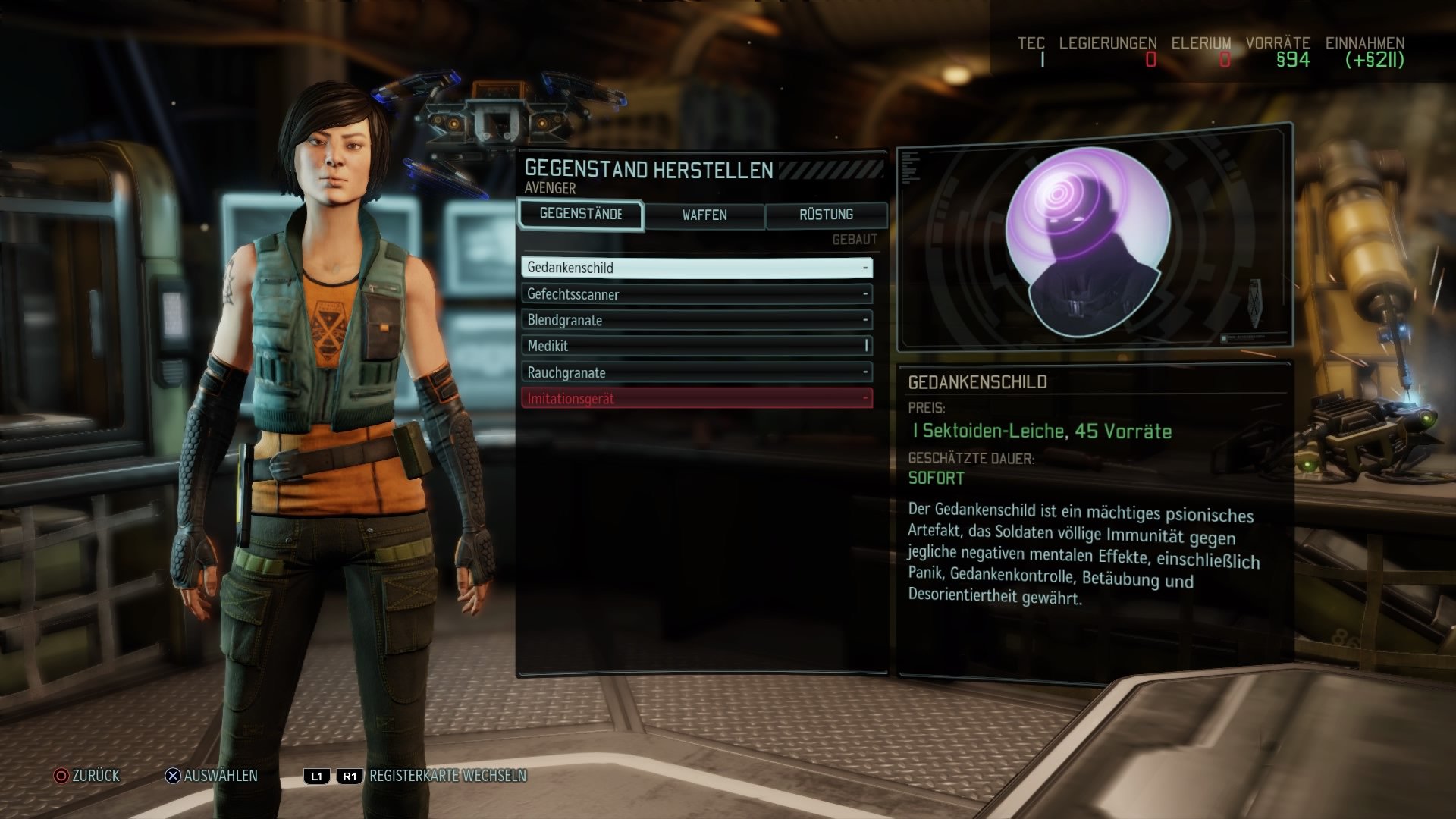Open the GEGENSTÄNDE tab
The image size is (1456, 819).
point(580,215)
